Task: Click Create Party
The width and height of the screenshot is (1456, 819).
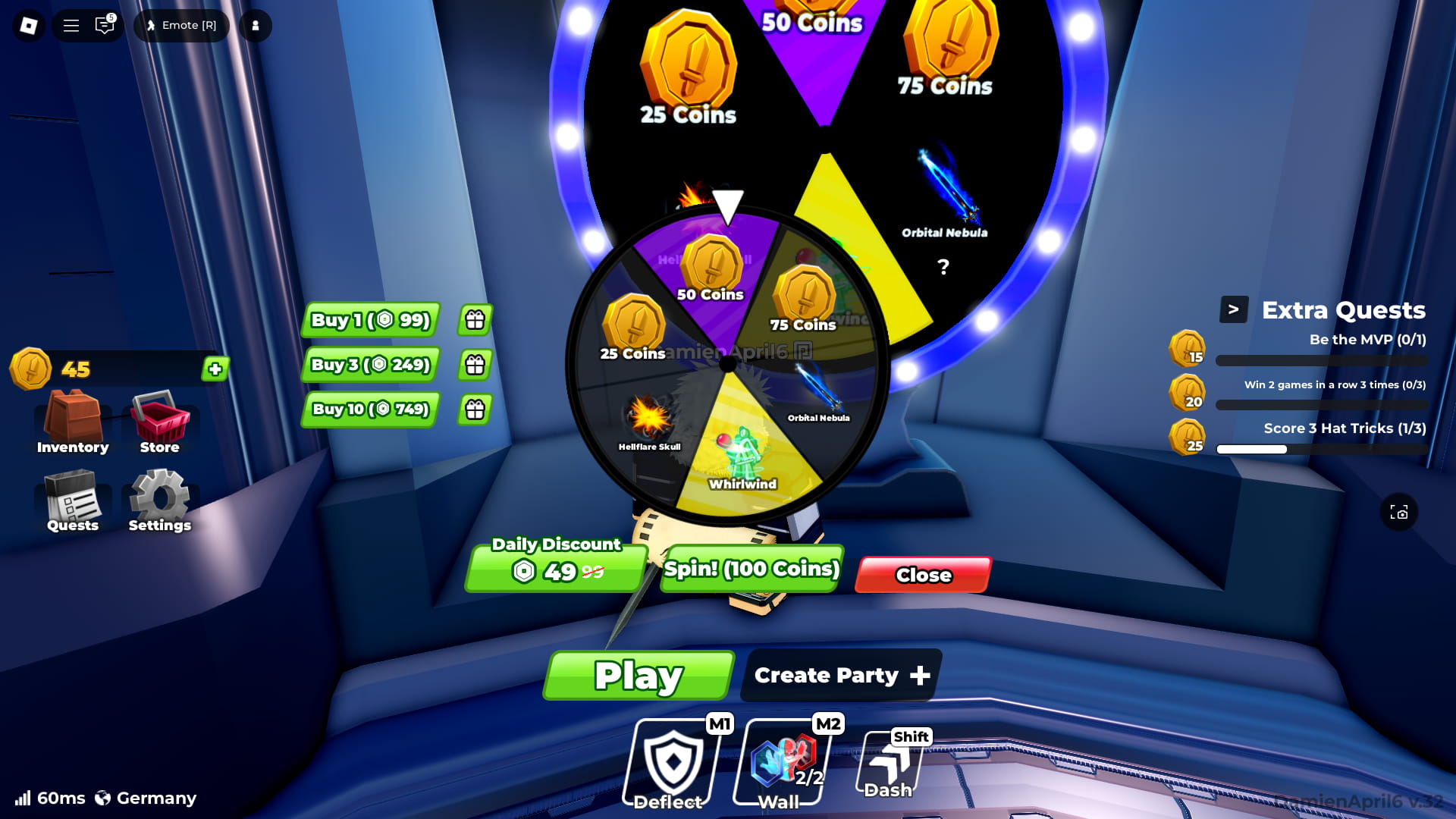Action: coord(839,675)
